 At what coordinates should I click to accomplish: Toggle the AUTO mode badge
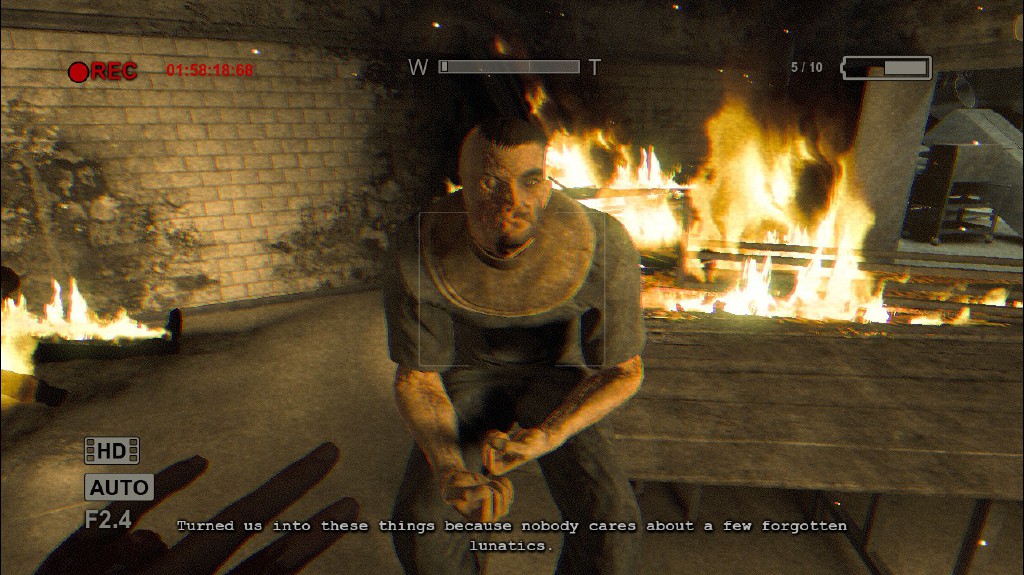tap(119, 488)
